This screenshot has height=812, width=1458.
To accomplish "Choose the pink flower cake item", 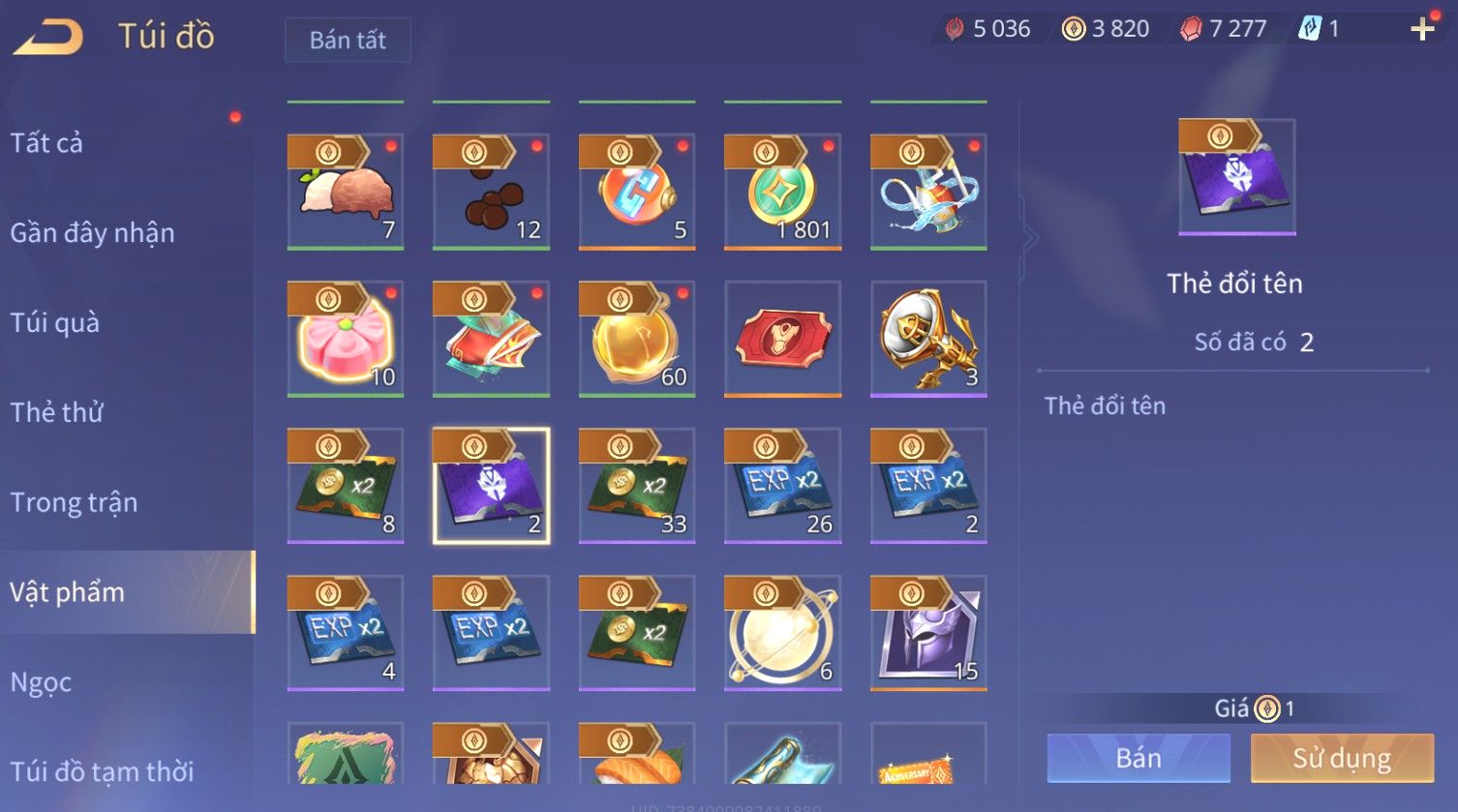I will click(346, 339).
